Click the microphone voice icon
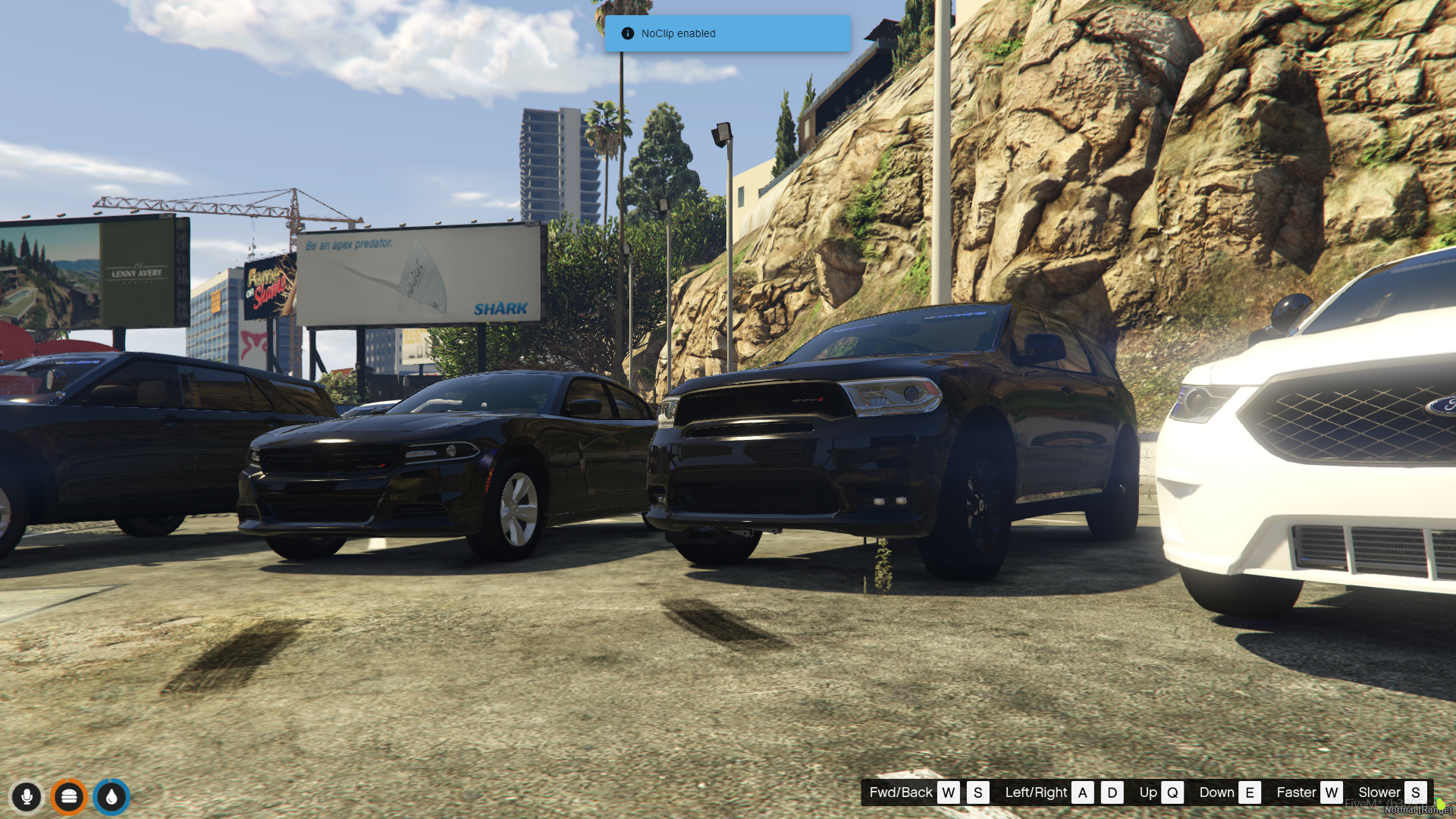Image resolution: width=1456 pixels, height=819 pixels. pos(27,796)
